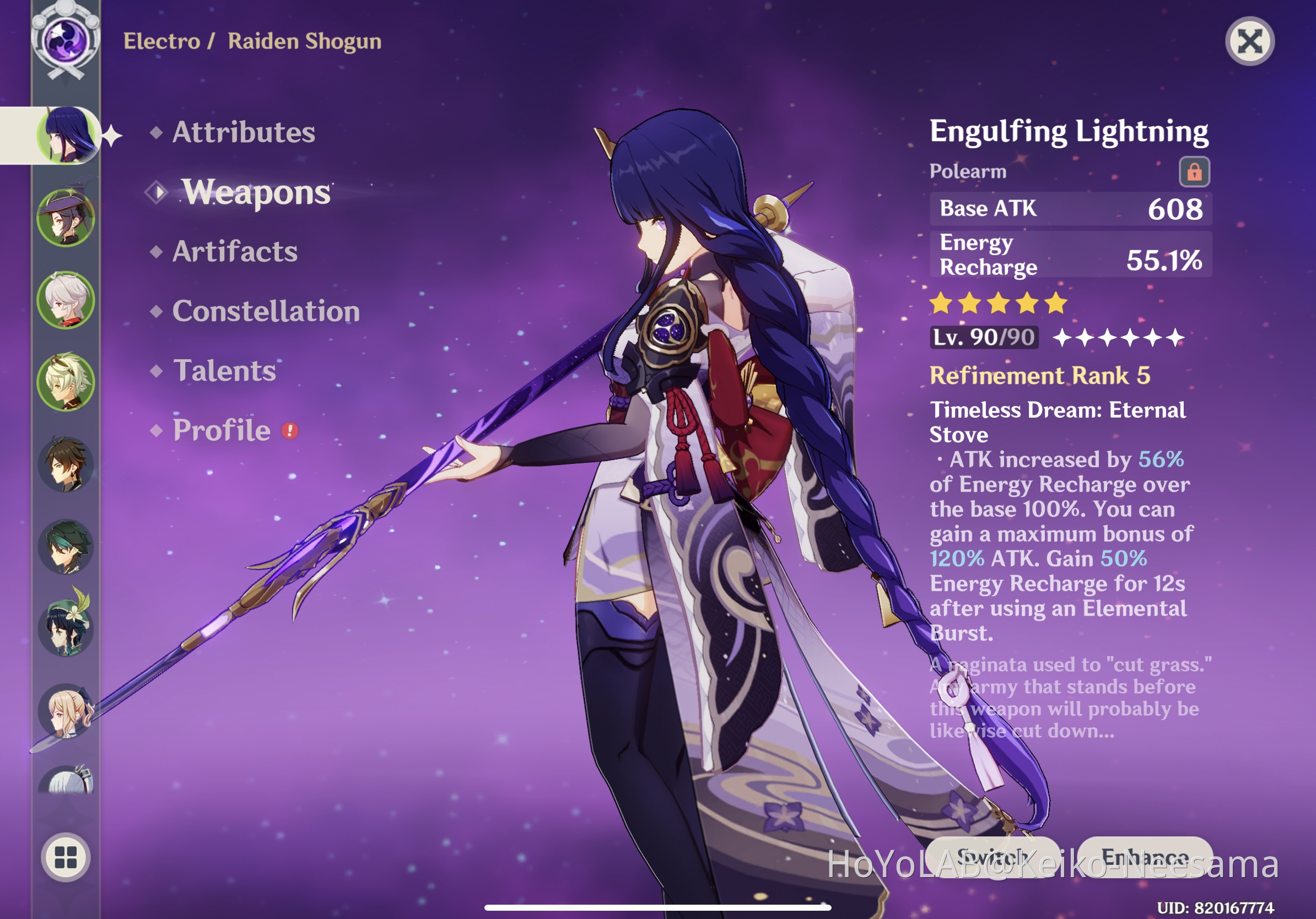
Task: Open Zhongli's details from the sidebar
Action: click(x=66, y=465)
